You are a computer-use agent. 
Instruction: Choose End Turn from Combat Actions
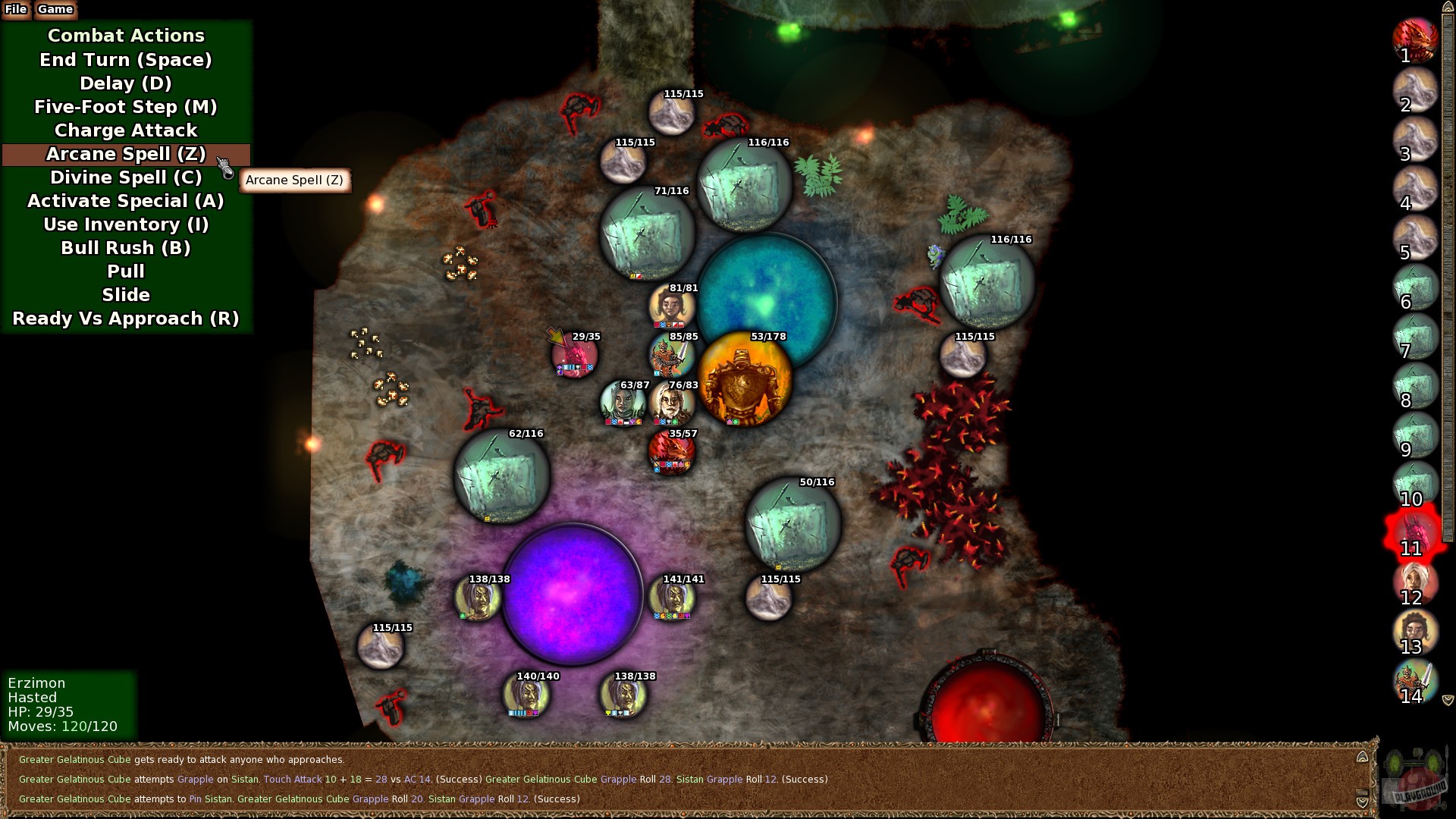125,59
